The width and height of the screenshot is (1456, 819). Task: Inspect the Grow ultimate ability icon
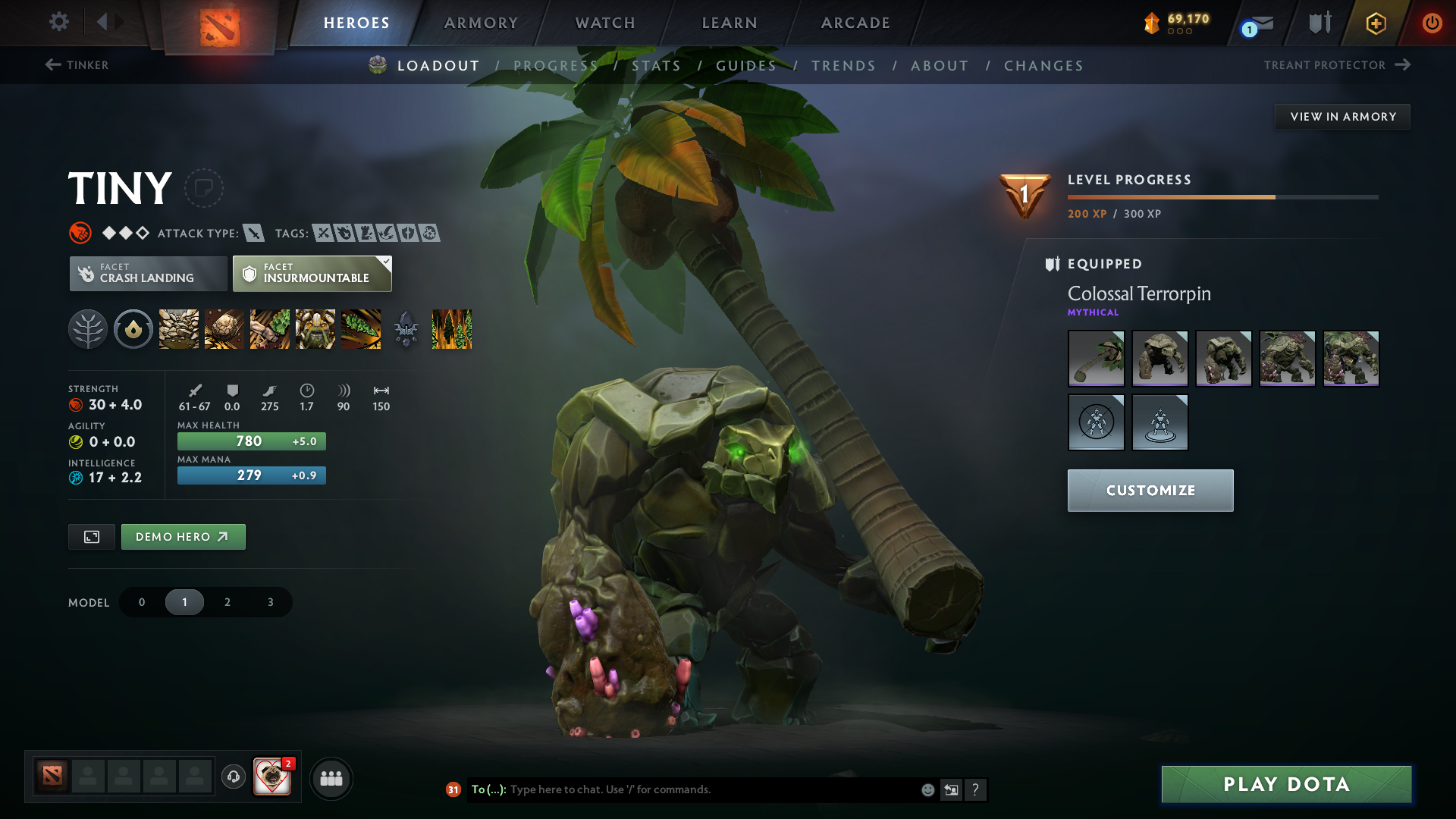315,329
